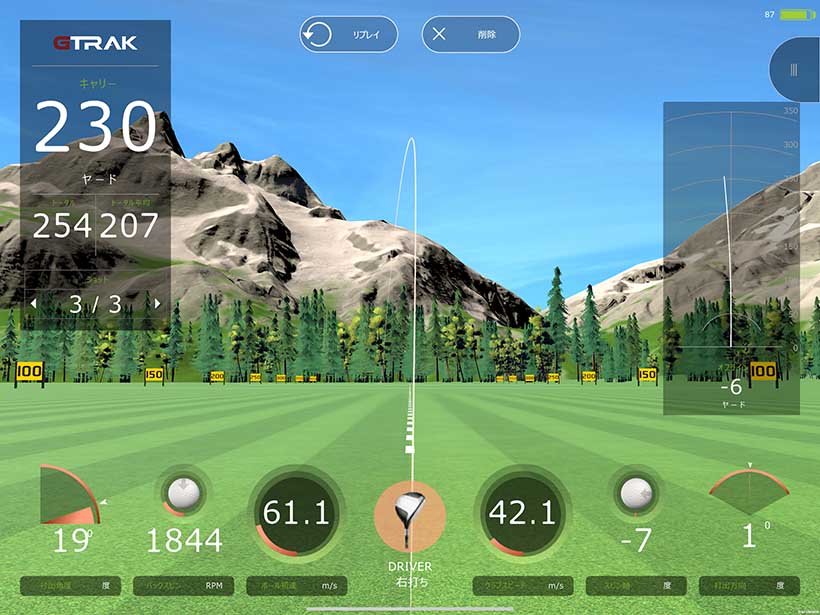820x615 pixels.
Task: Click the スピン軸 spin axis label
Action: [636, 586]
